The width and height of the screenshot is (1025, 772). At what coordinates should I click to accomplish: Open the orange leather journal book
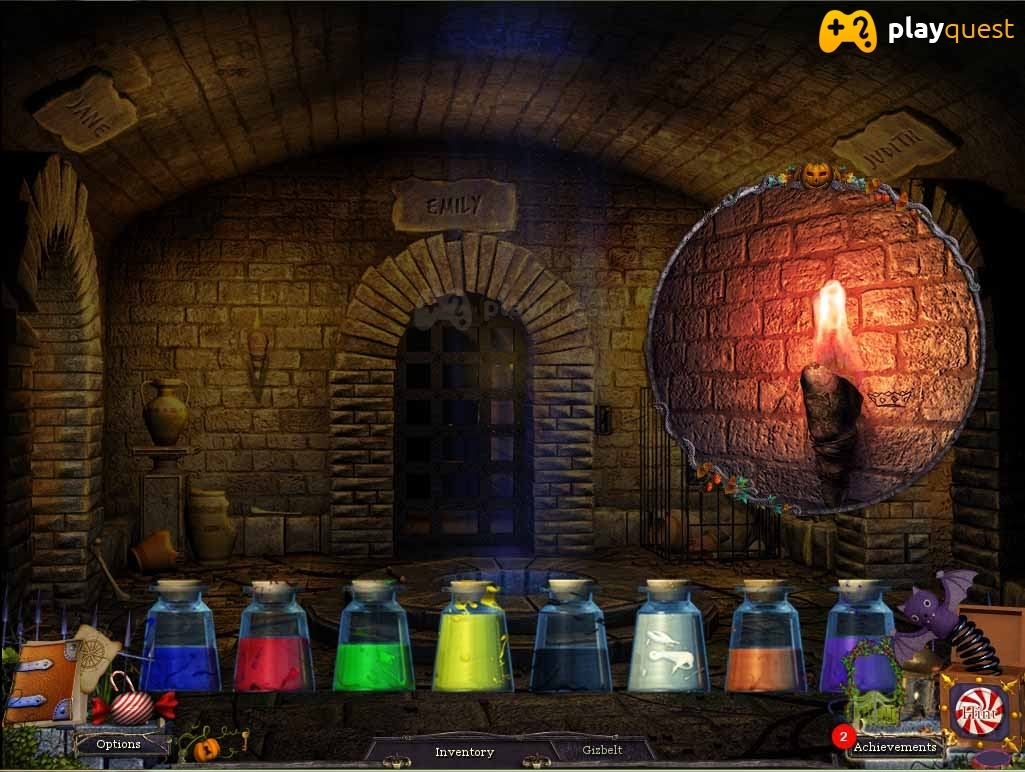click(x=40, y=683)
